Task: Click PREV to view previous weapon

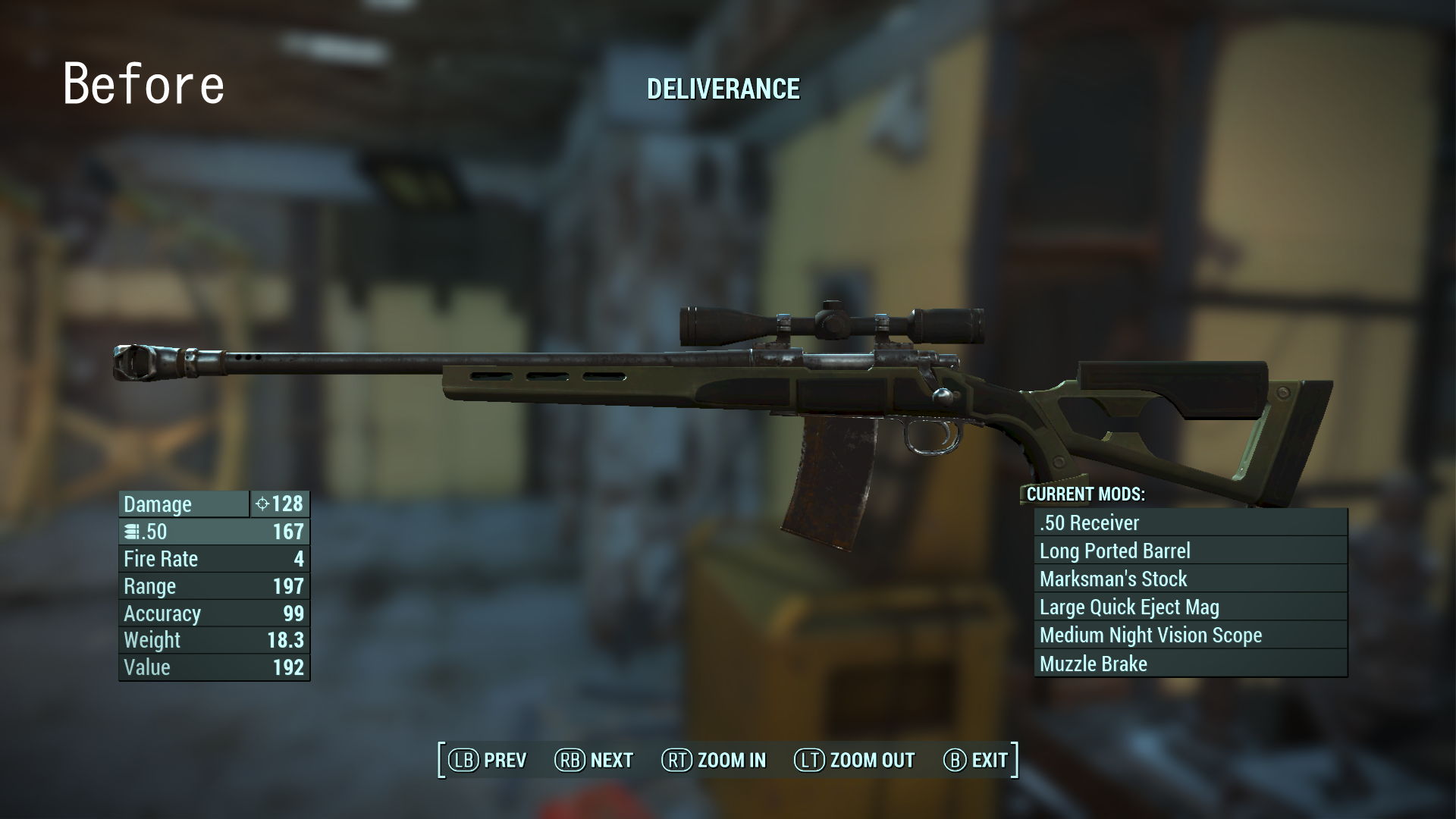Action: coord(507,759)
